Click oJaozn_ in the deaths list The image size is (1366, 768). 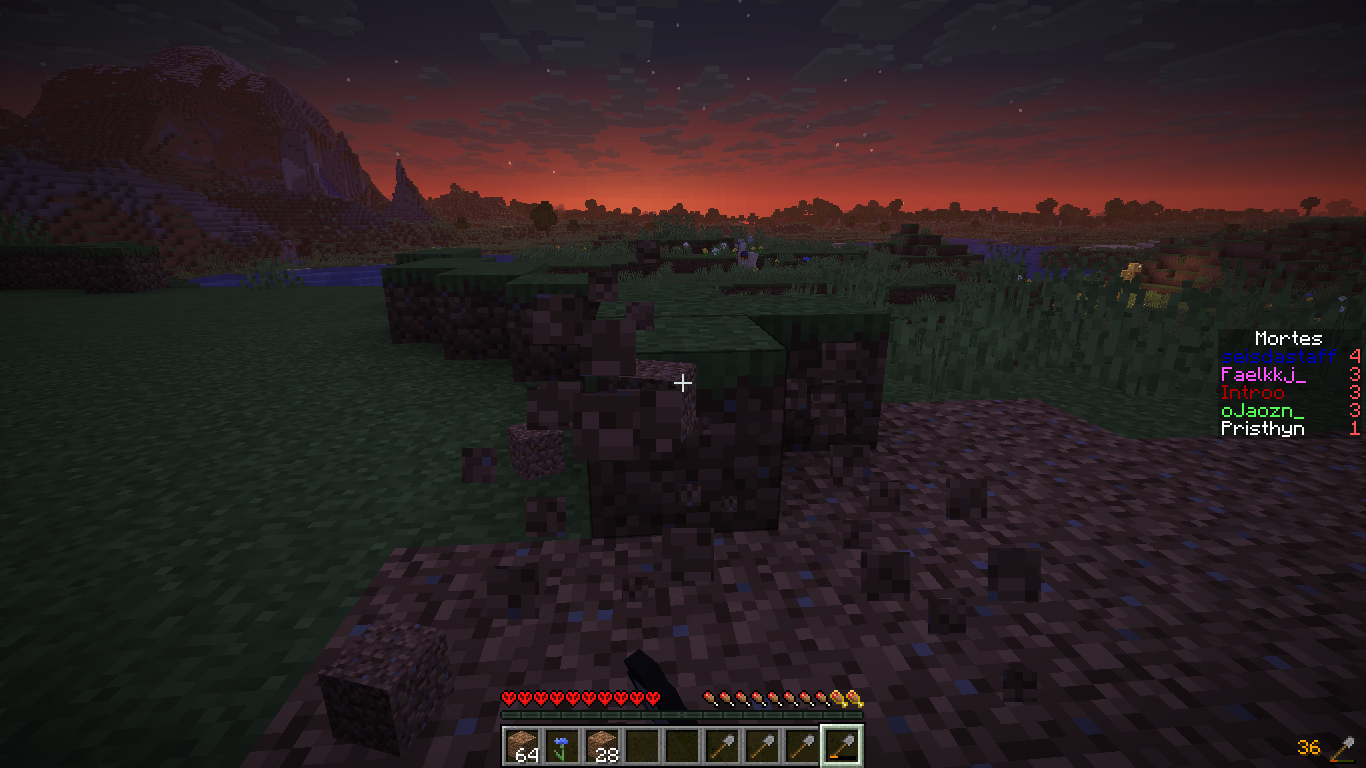tap(1261, 411)
